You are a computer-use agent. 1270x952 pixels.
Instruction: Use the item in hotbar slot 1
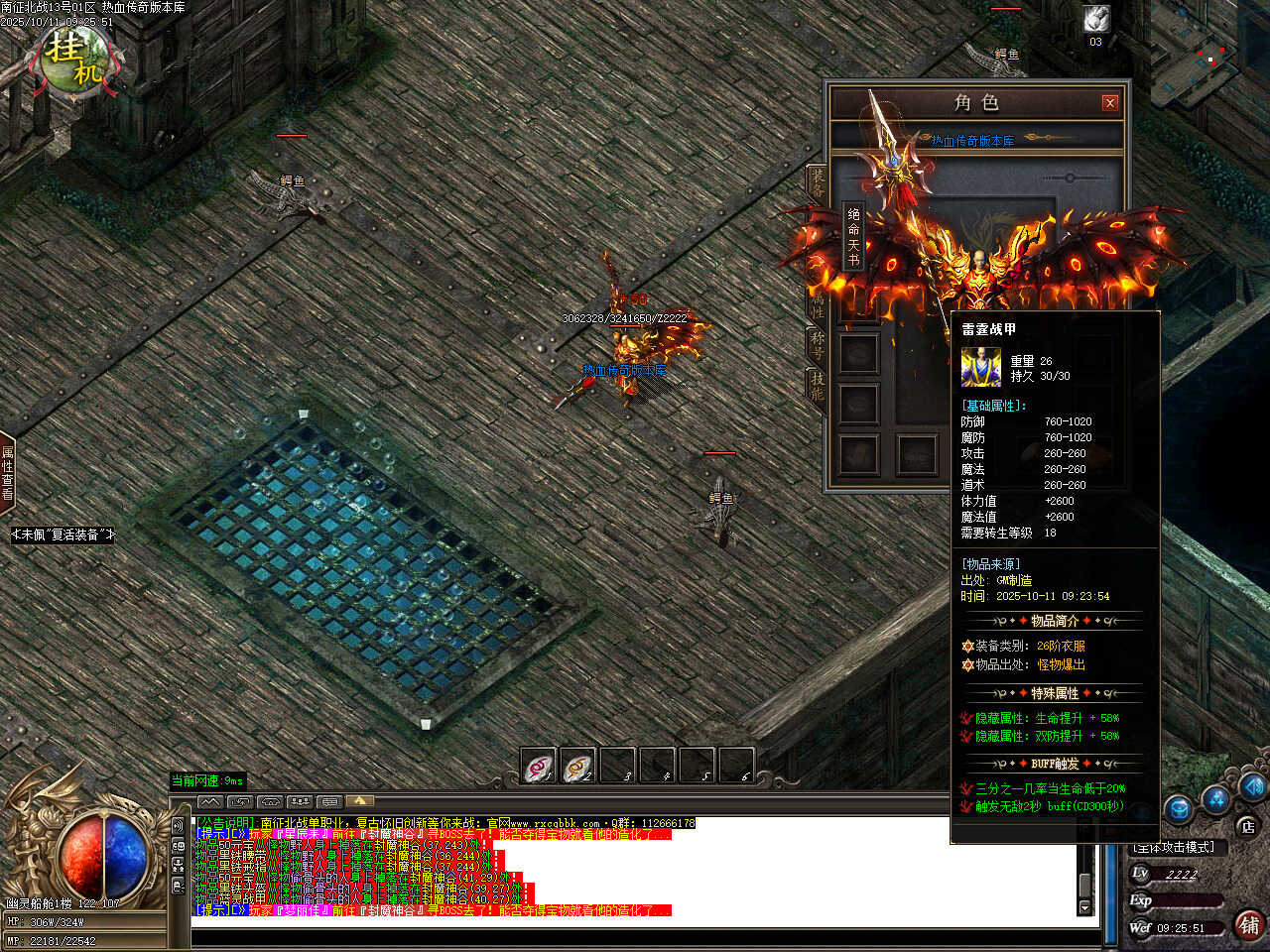[x=538, y=767]
